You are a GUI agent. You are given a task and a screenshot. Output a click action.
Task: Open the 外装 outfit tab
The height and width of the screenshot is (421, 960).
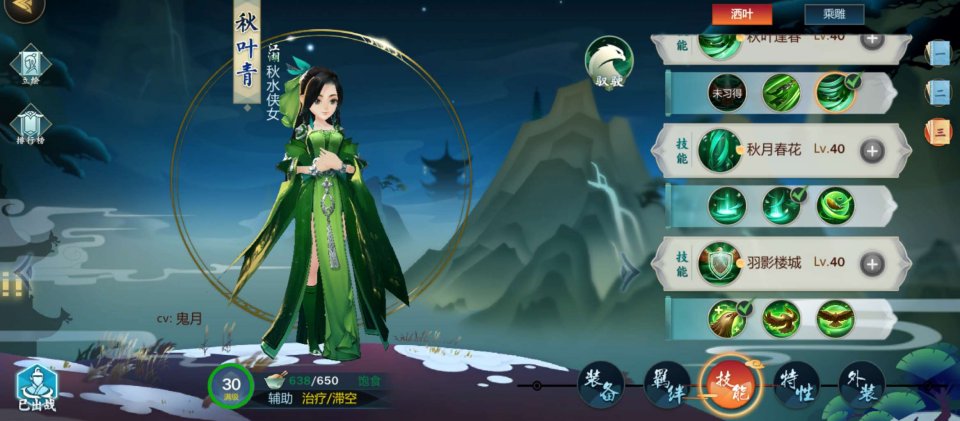tap(861, 385)
